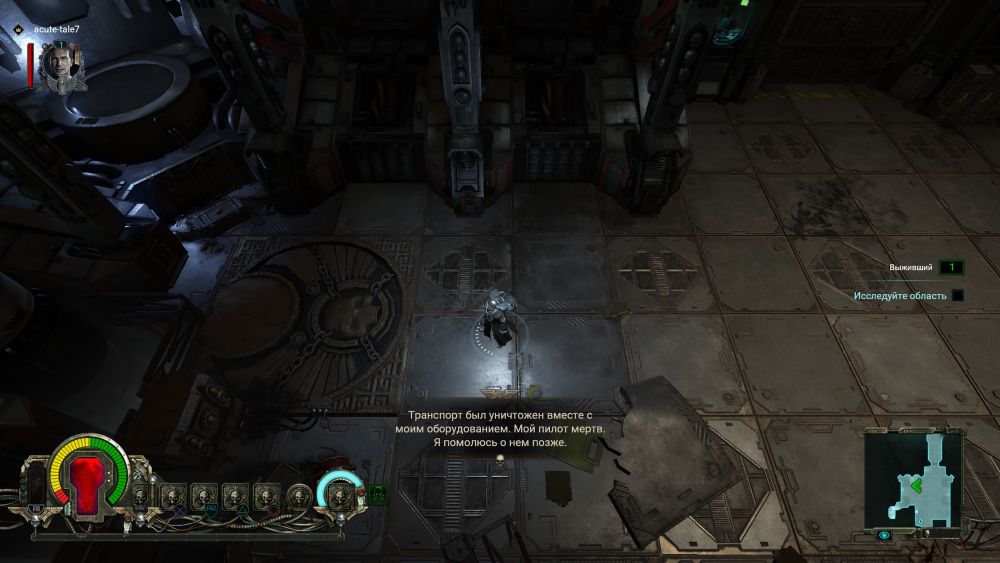Image resolution: width=1000 pixels, height=563 pixels.
Task: Toggle the eye icon below the minimap
Action: click(x=884, y=535)
